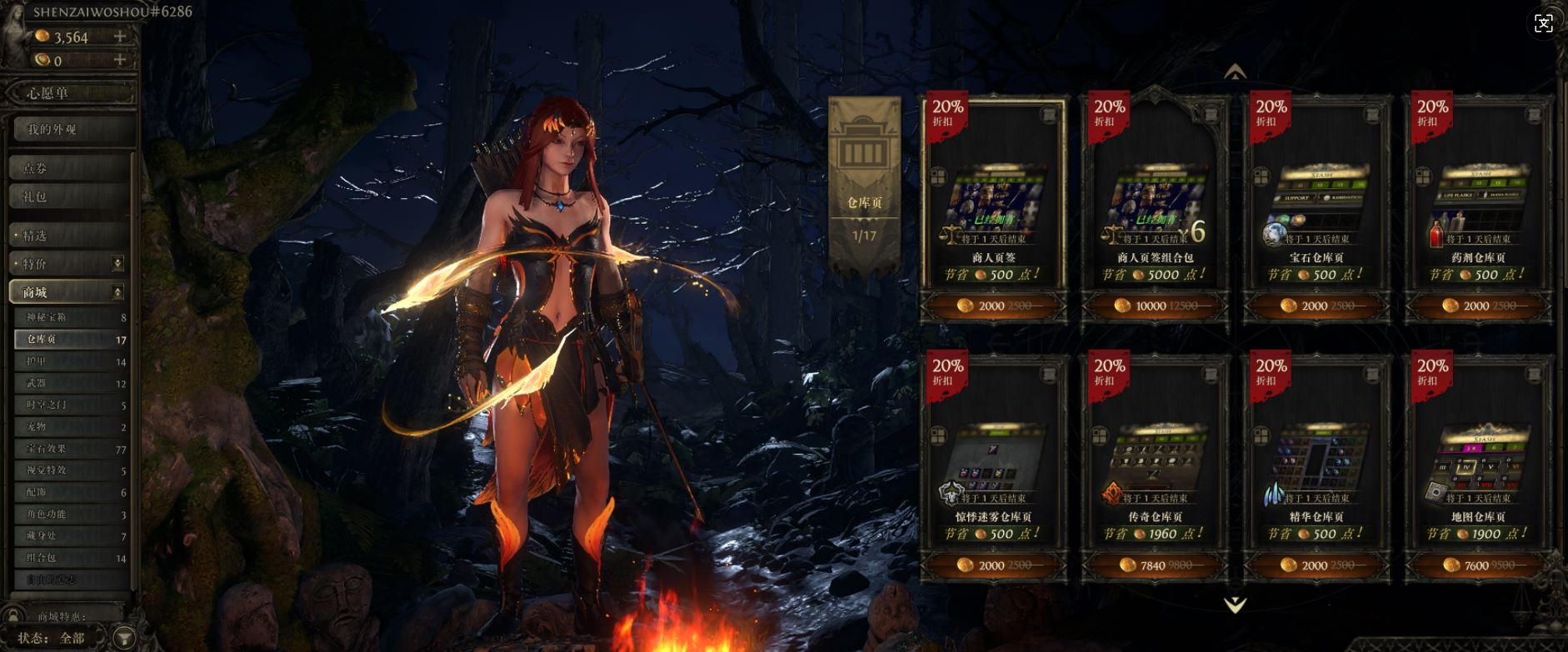The image size is (1568, 652).
Task: Show the 精选 featured items
Action: coord(68,236)
